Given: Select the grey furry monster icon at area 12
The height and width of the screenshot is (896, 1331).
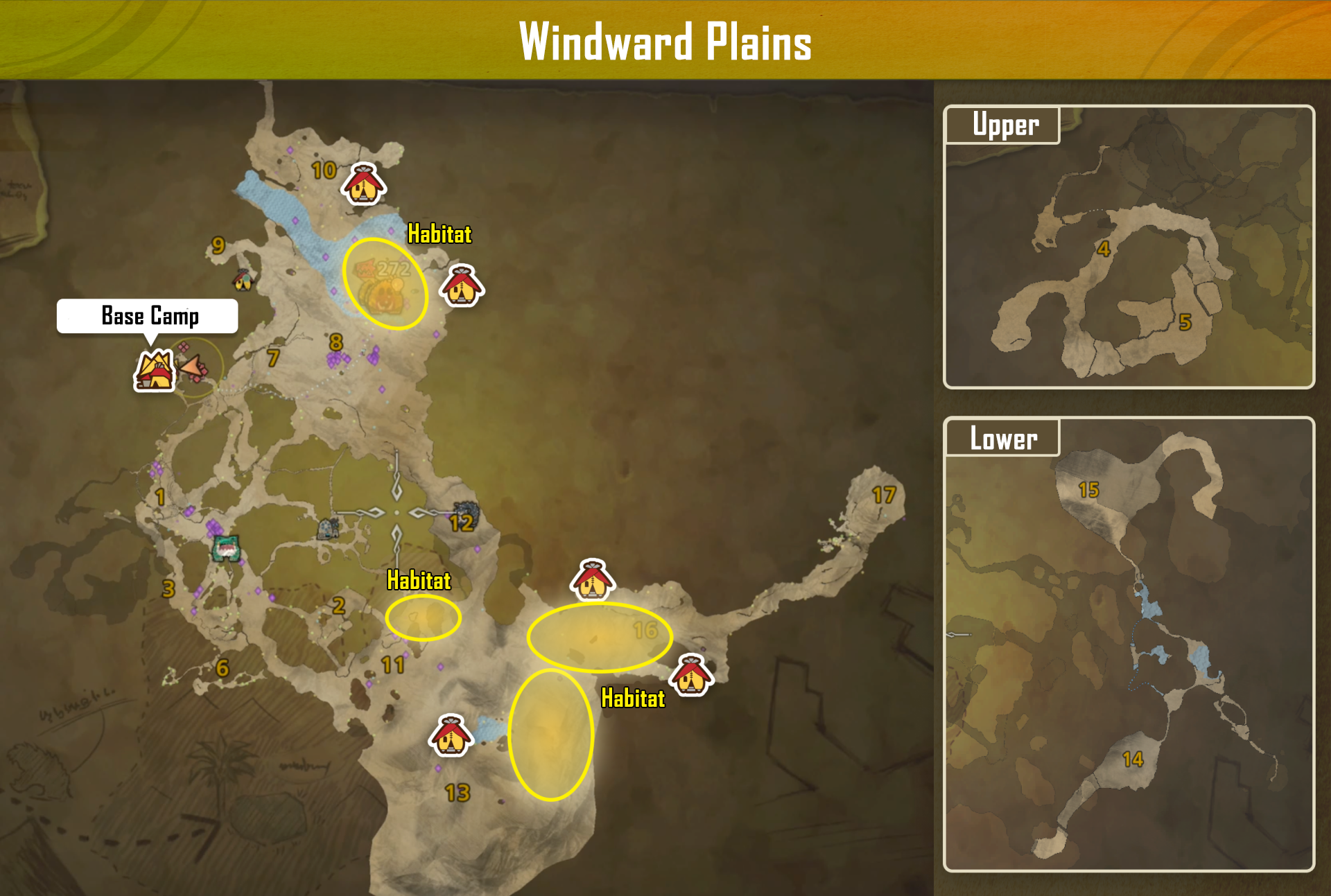Looking at the screenshot, I should 466,514.
